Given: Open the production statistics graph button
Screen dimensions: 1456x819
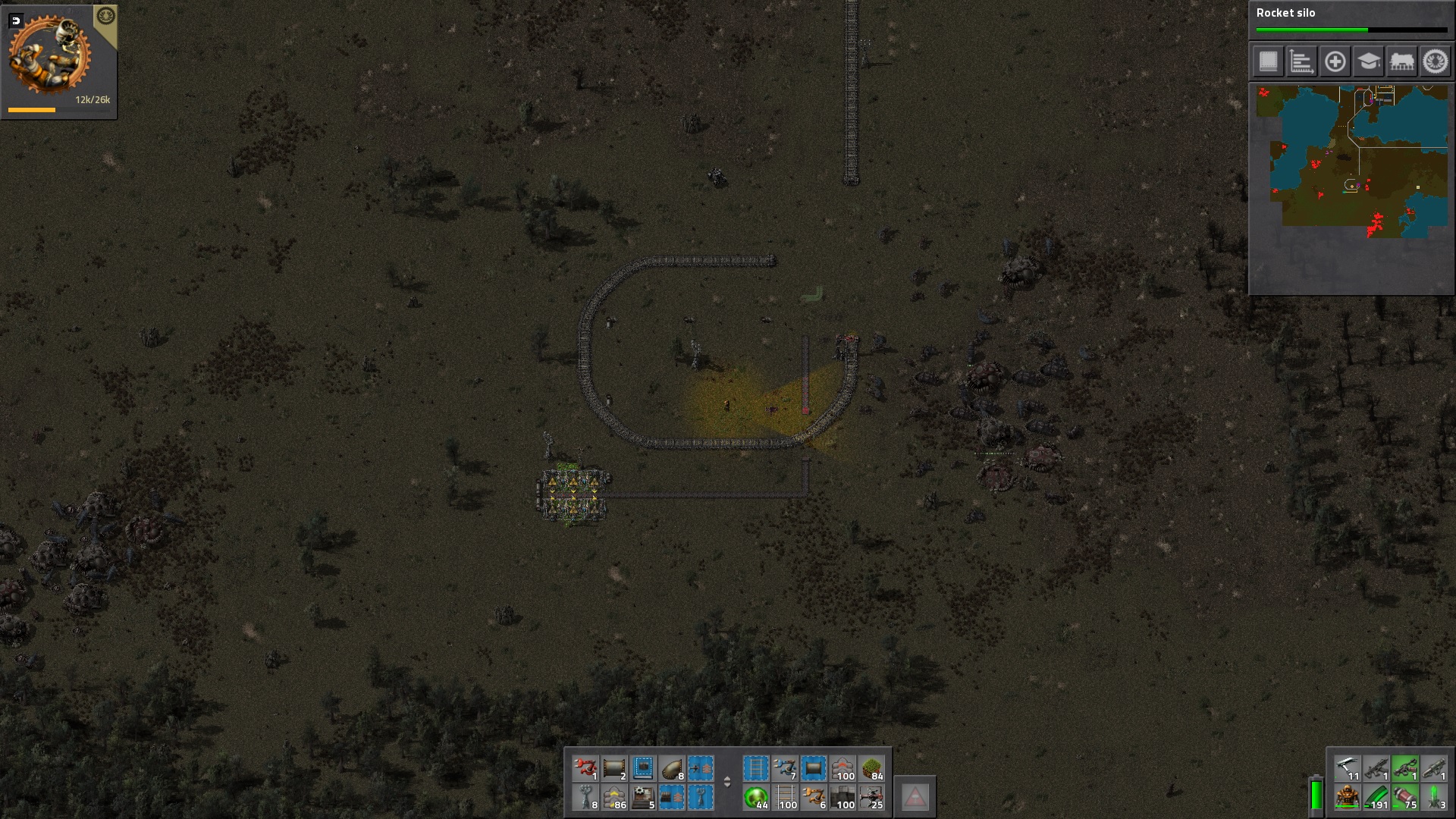Looking at the screenshot, I should (x=1301, y=61).
